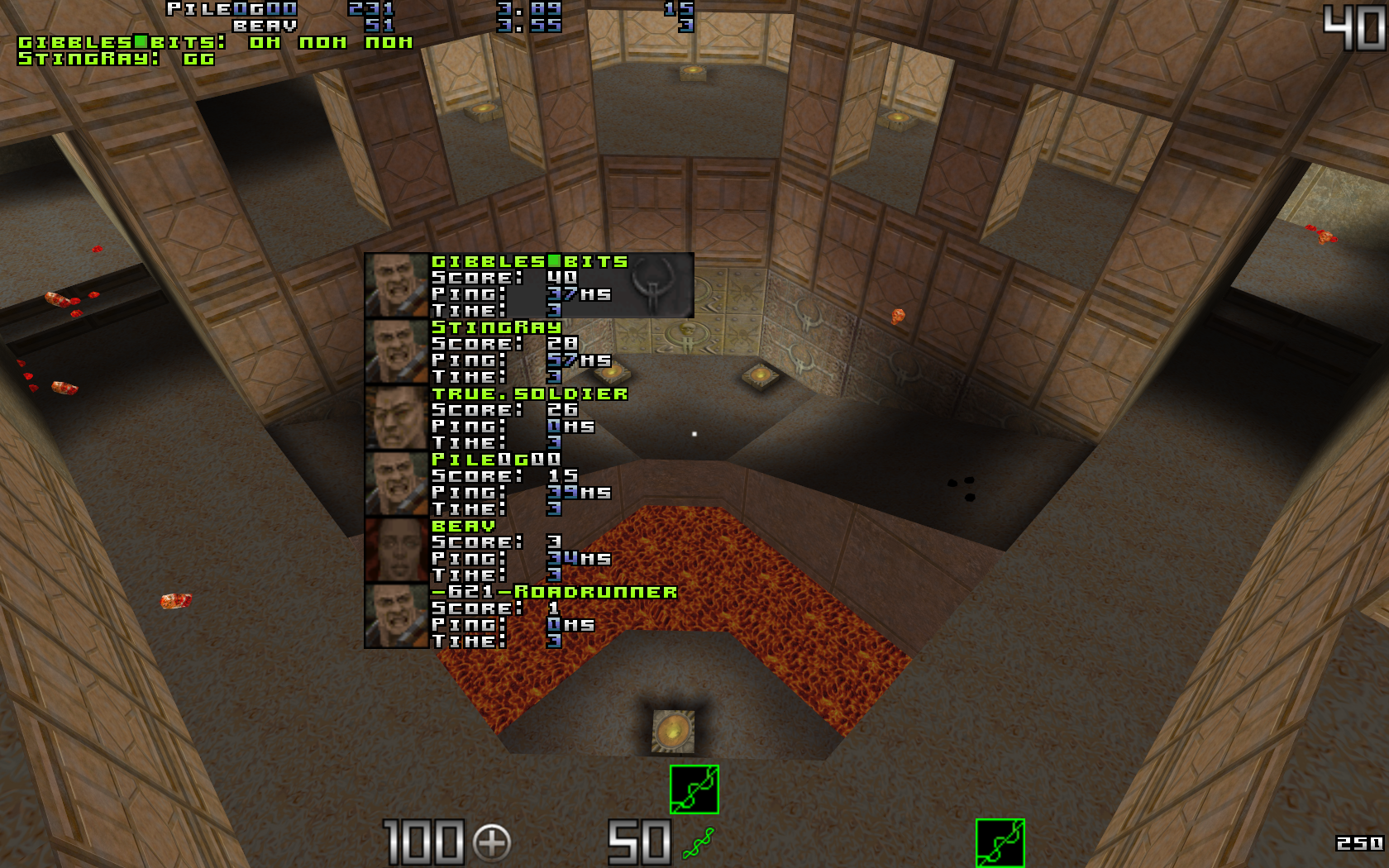Screen dimensions: 1389x868
Task: Pick True.Soldier in the player list
Action: pyautogui.click(x=529, y=417)
